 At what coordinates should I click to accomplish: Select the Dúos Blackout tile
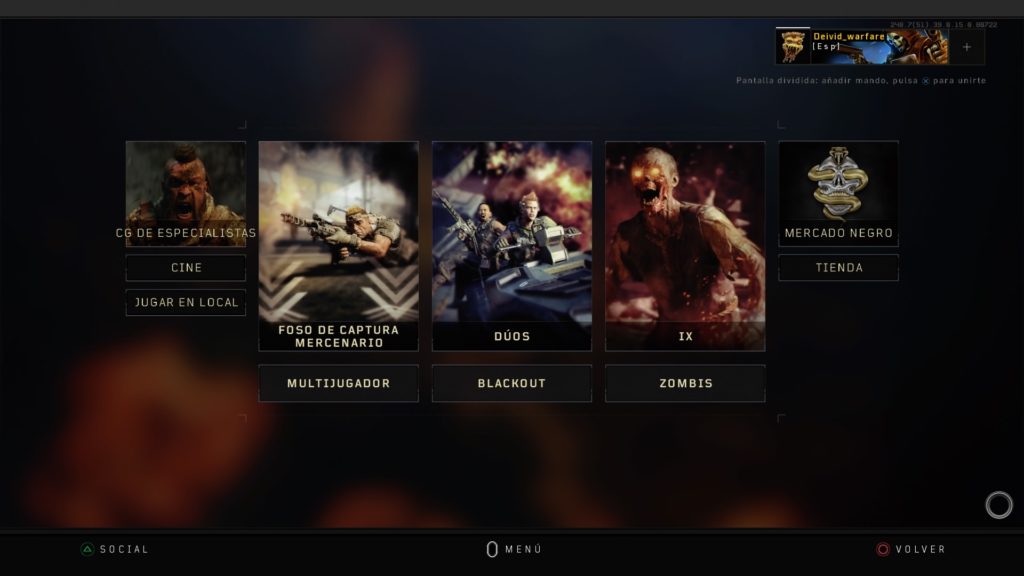pos(511,245)
